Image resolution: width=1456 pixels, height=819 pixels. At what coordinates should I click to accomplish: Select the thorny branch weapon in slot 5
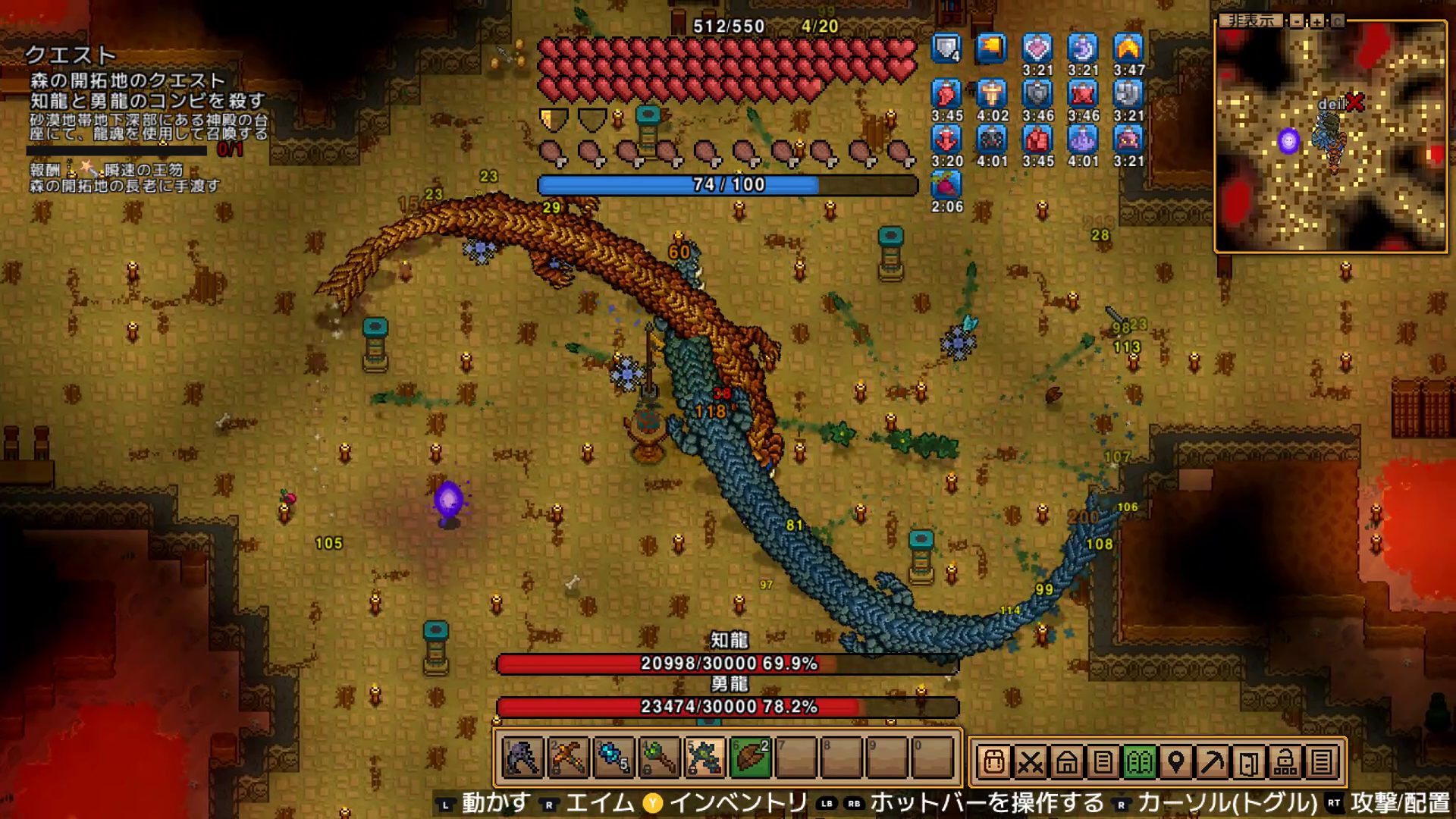click(704, 758)
